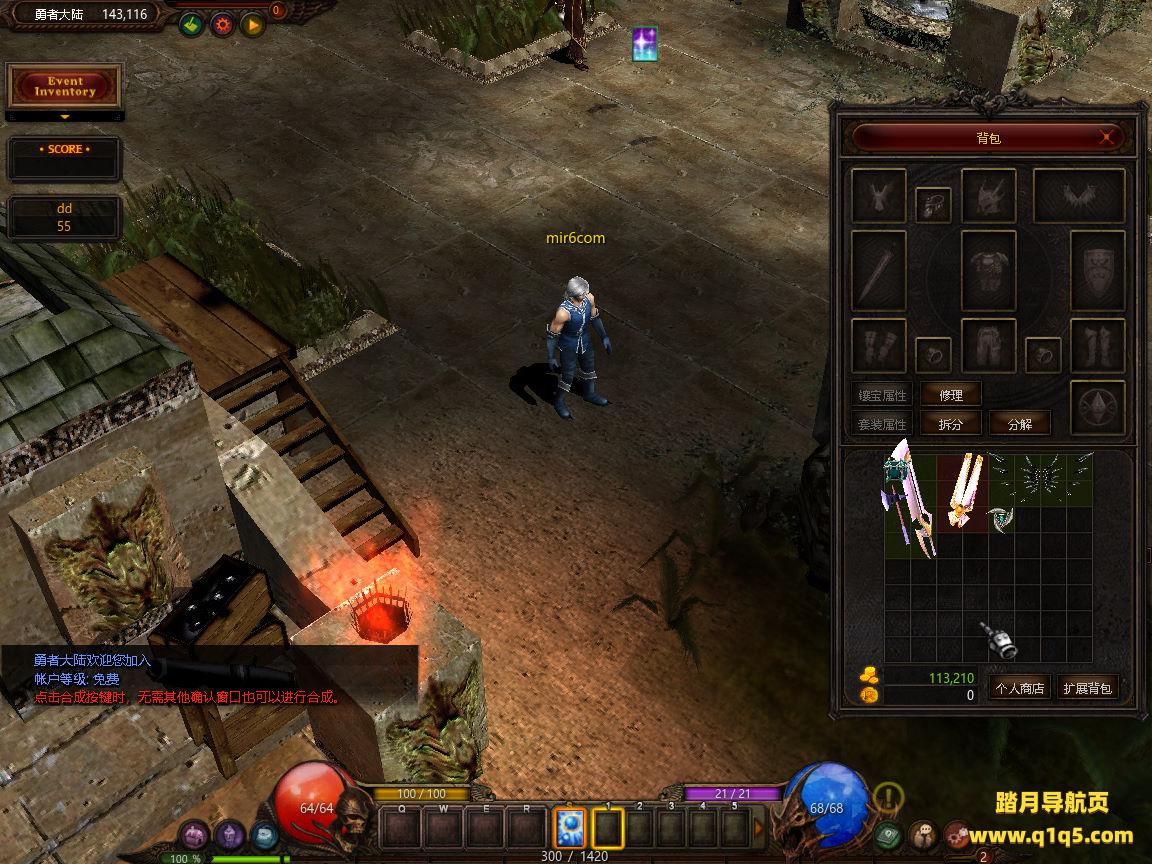Select the large white axe in the backpack
Screen dimensions: 1152x864
click(909, 497)
